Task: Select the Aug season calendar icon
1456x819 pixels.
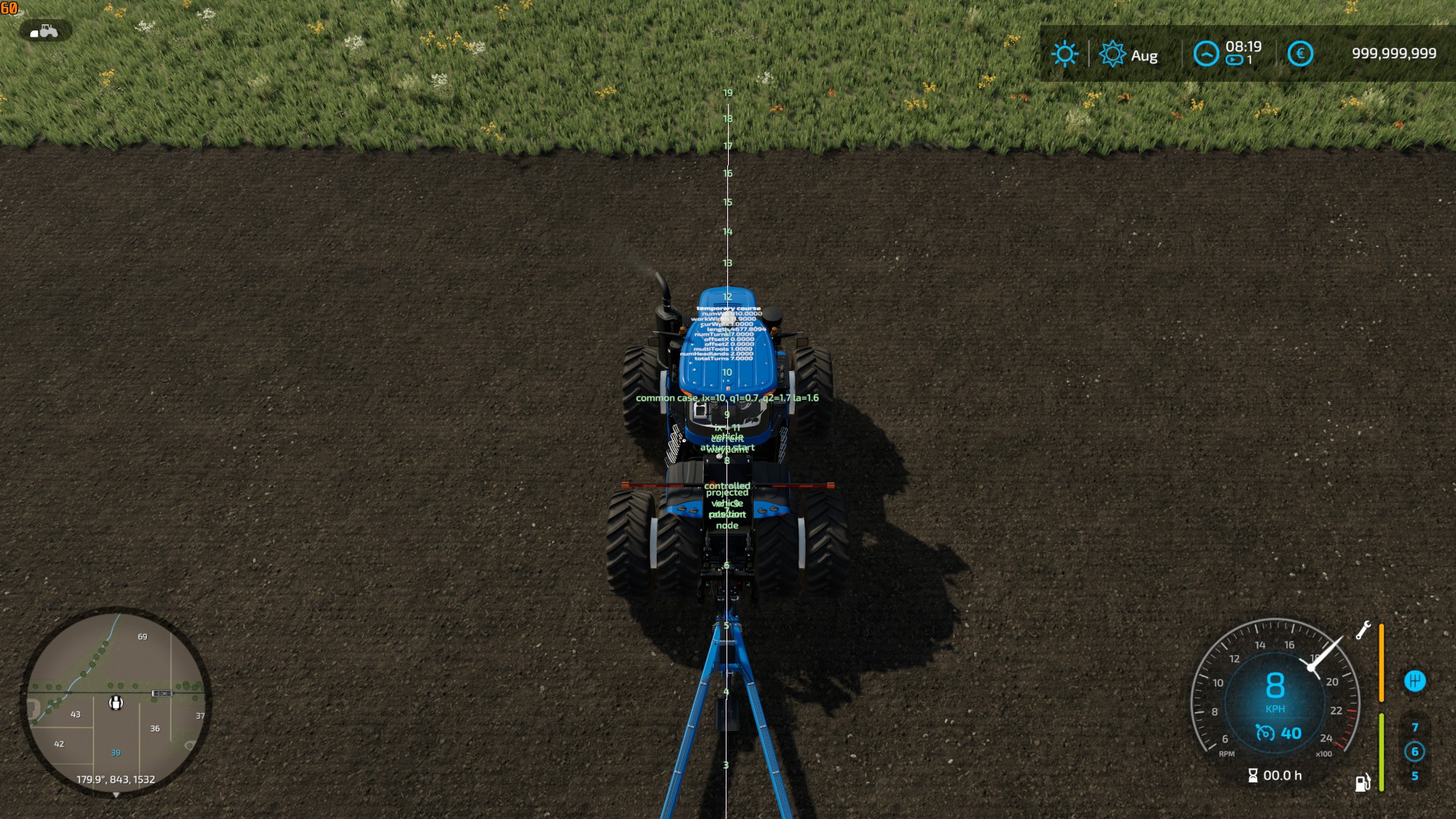Action: (1112, 54)
